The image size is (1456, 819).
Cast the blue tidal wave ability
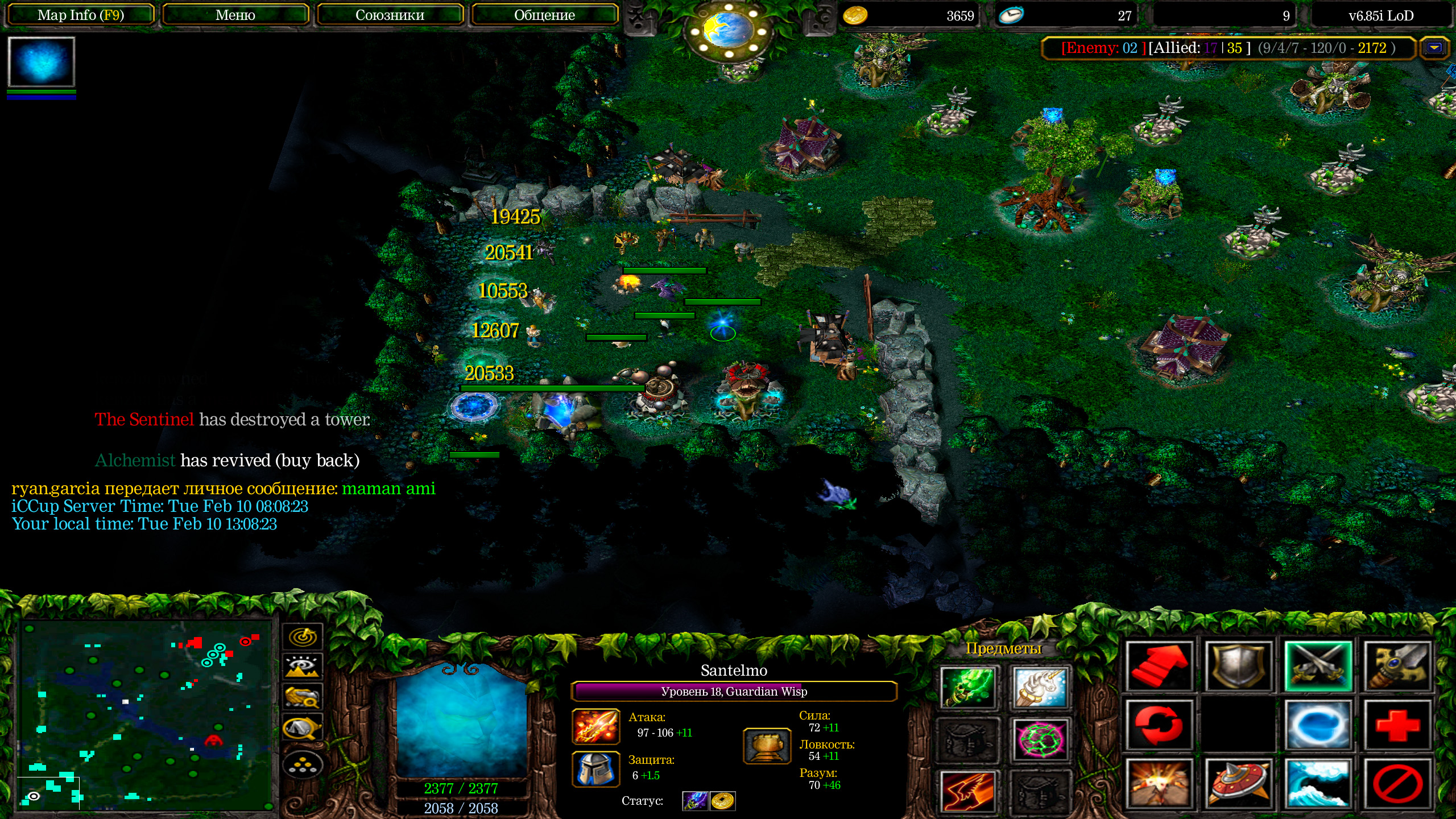[x=1318, y=784]
